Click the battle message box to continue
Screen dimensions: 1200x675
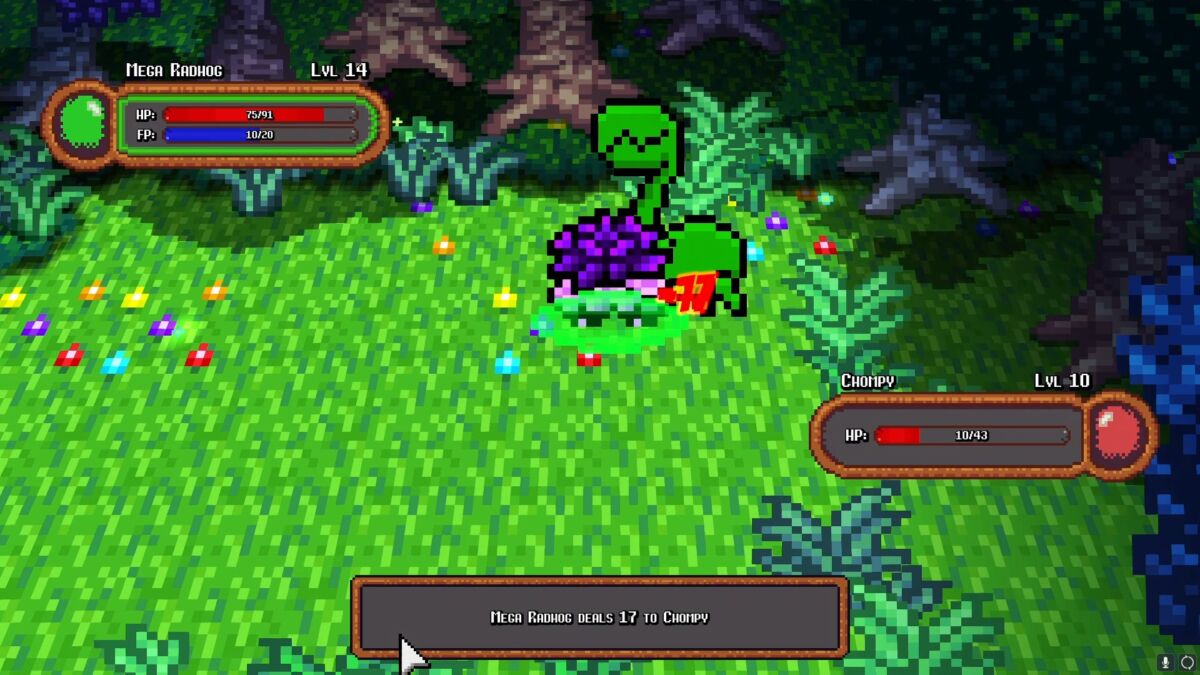point(599,617)
